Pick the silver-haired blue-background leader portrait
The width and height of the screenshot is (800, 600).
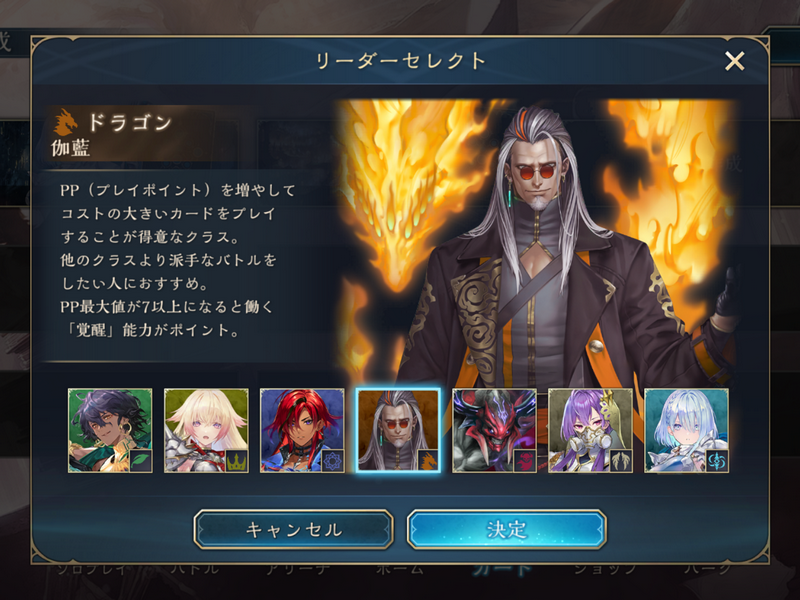coord(686,430)
